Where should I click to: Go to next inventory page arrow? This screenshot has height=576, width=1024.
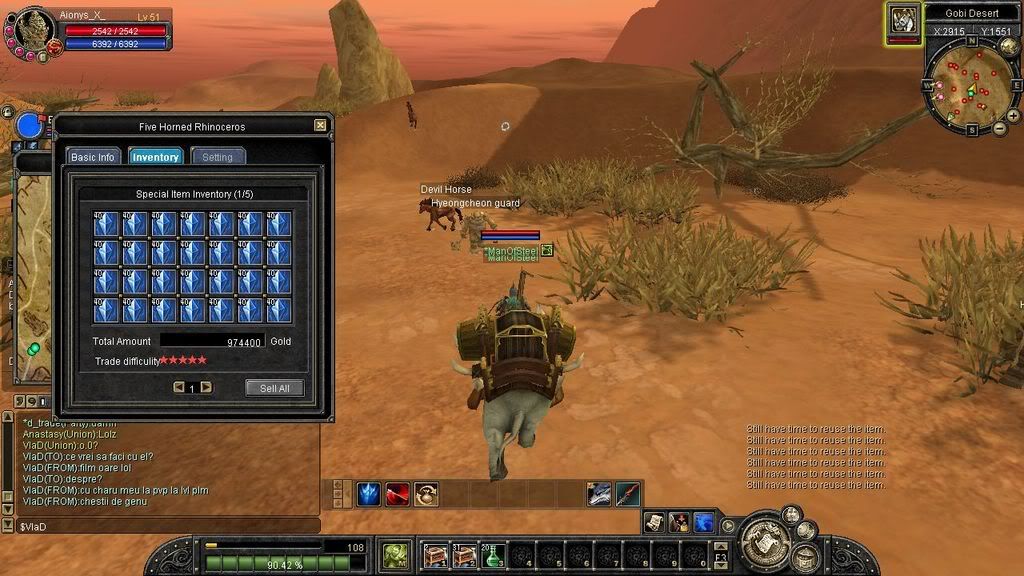tap(206, 387)
